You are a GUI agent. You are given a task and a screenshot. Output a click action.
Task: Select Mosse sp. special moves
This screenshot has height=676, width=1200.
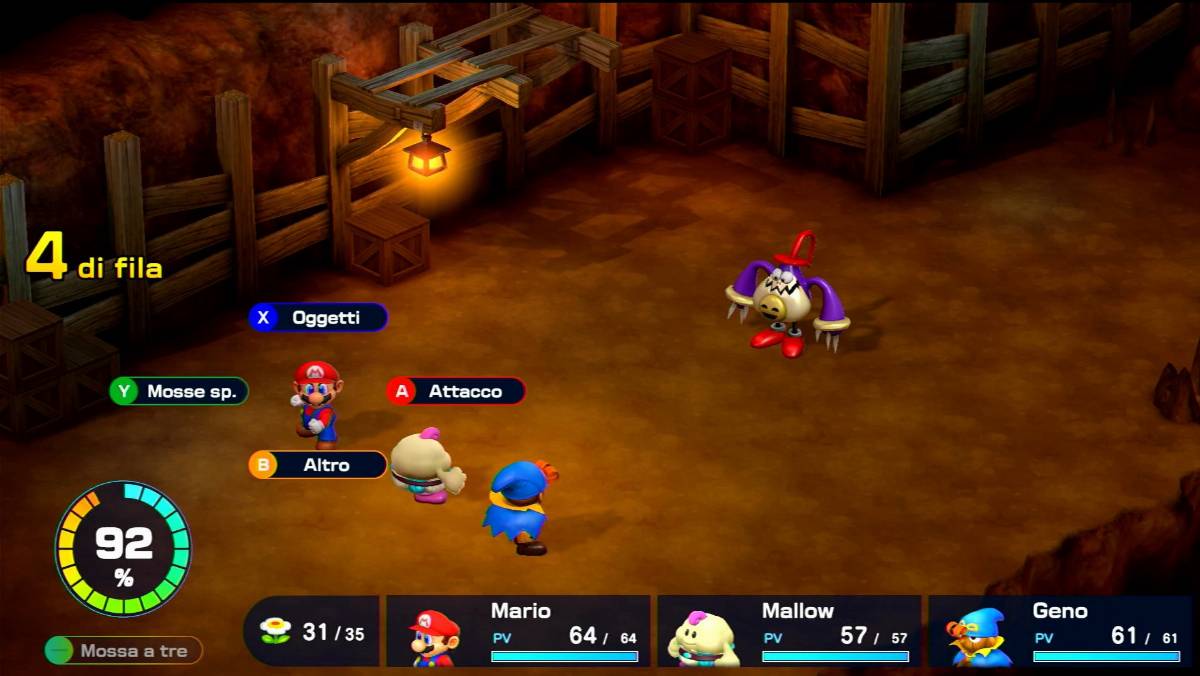(179, 391)
